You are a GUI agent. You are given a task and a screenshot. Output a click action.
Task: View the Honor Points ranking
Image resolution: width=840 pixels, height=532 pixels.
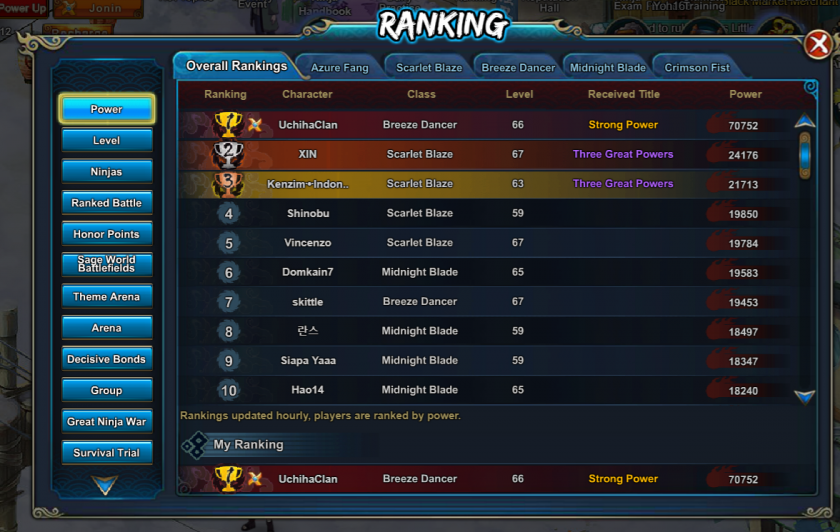(107, 234)
